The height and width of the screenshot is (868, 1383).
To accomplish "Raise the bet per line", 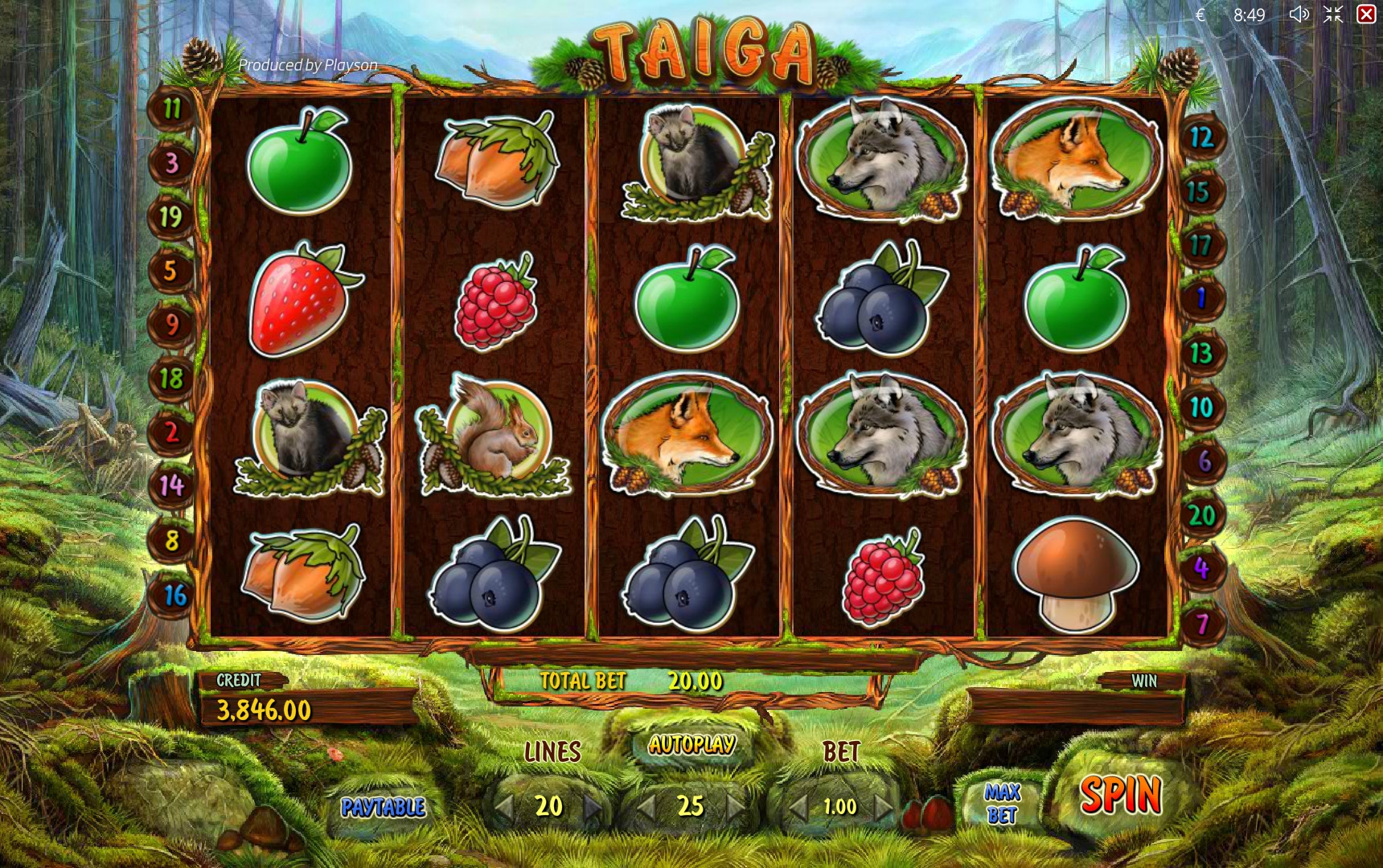I will click(x=884, y=806).
